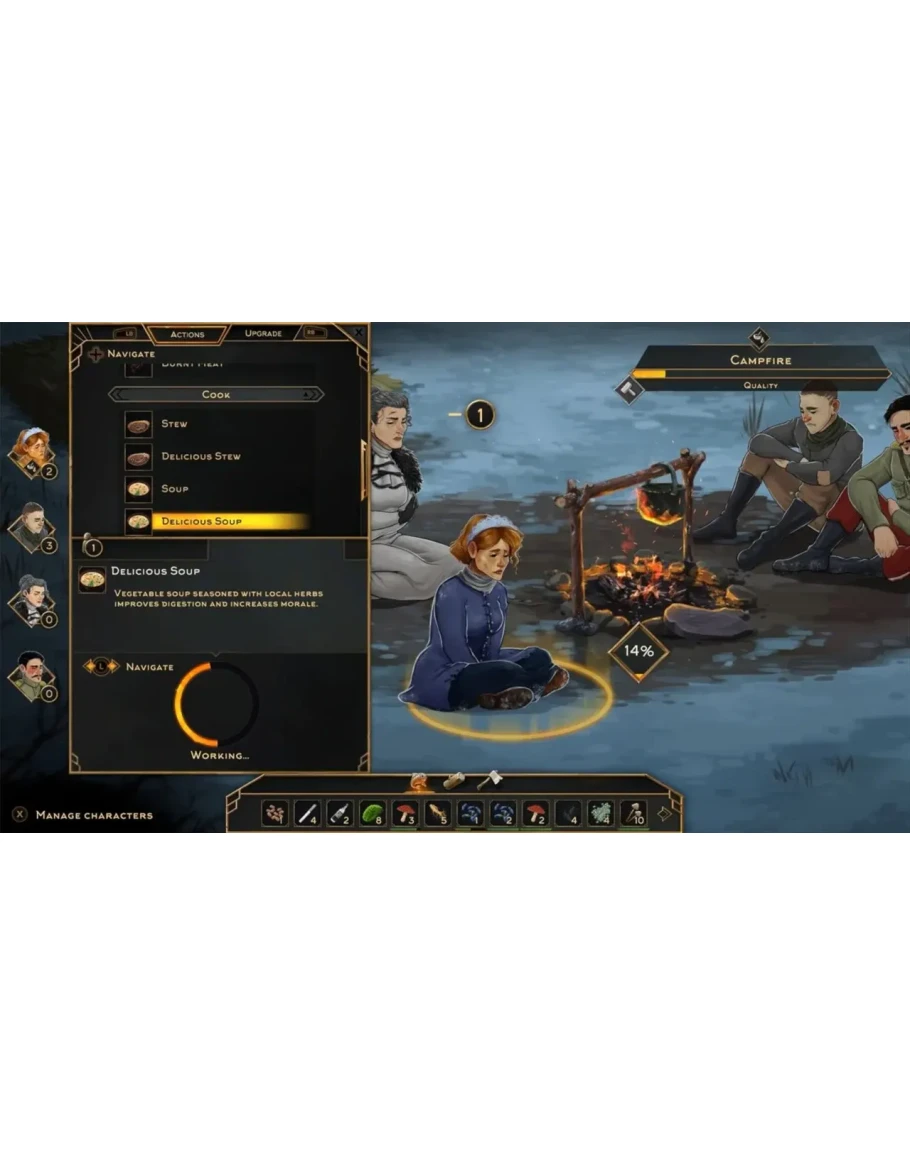Image resolution: width=910 pixels, height=1155 pixels.
Task: Select the red-haired maid character portrait
Action: (32, 451)
